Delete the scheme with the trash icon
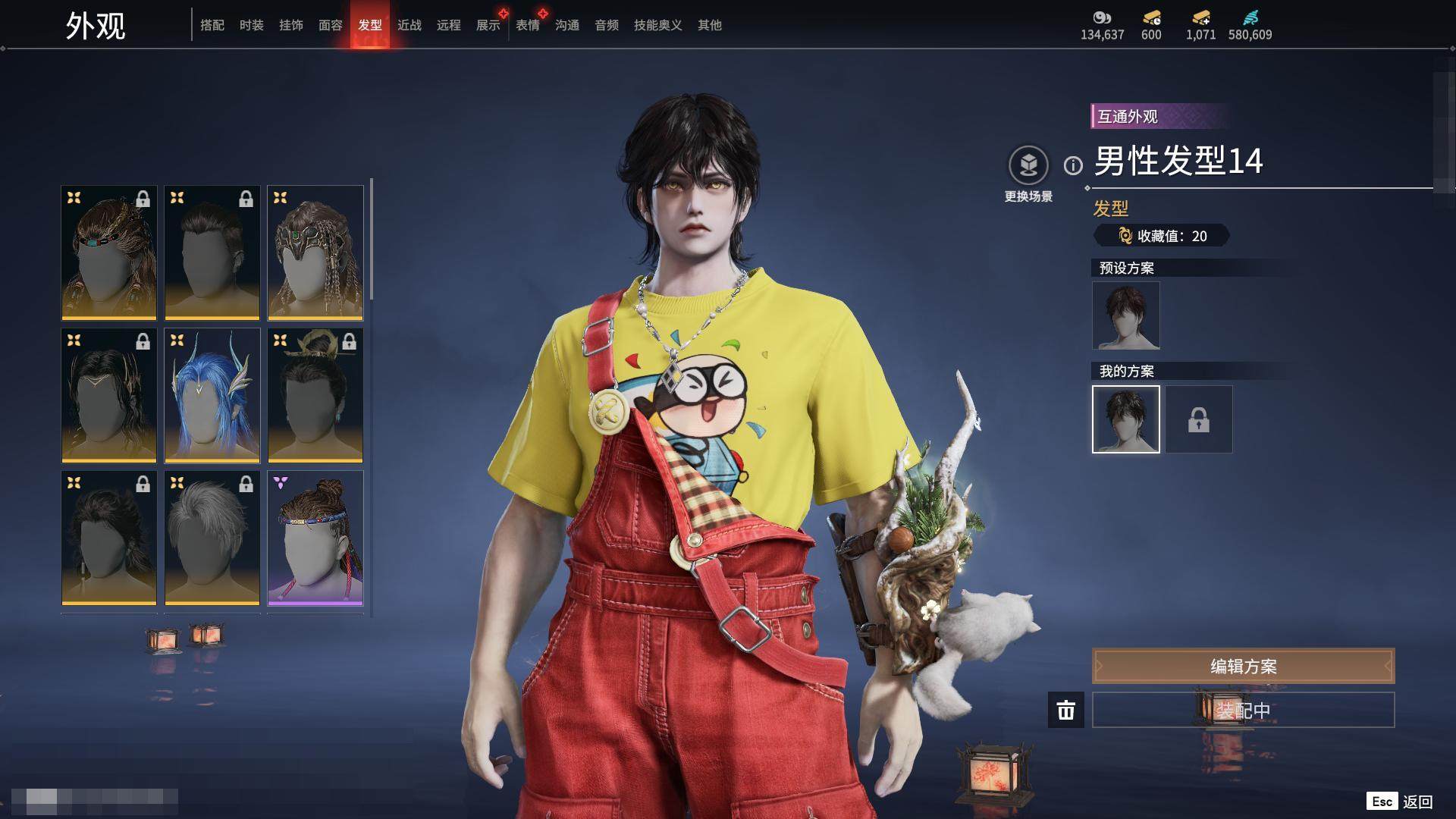 1065,710
